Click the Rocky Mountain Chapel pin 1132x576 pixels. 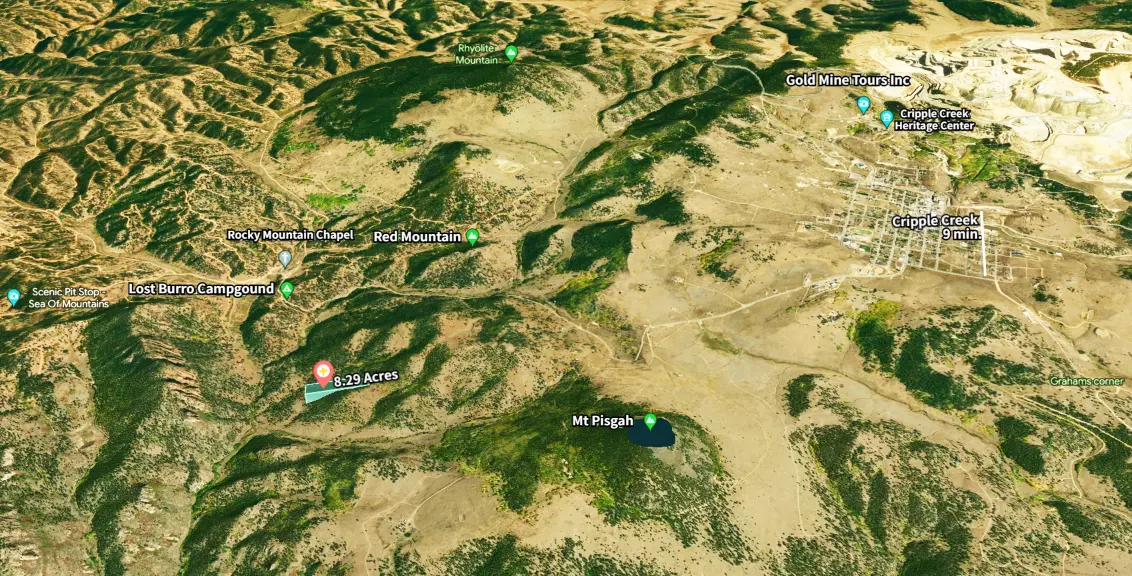click(x=285, y=258)
